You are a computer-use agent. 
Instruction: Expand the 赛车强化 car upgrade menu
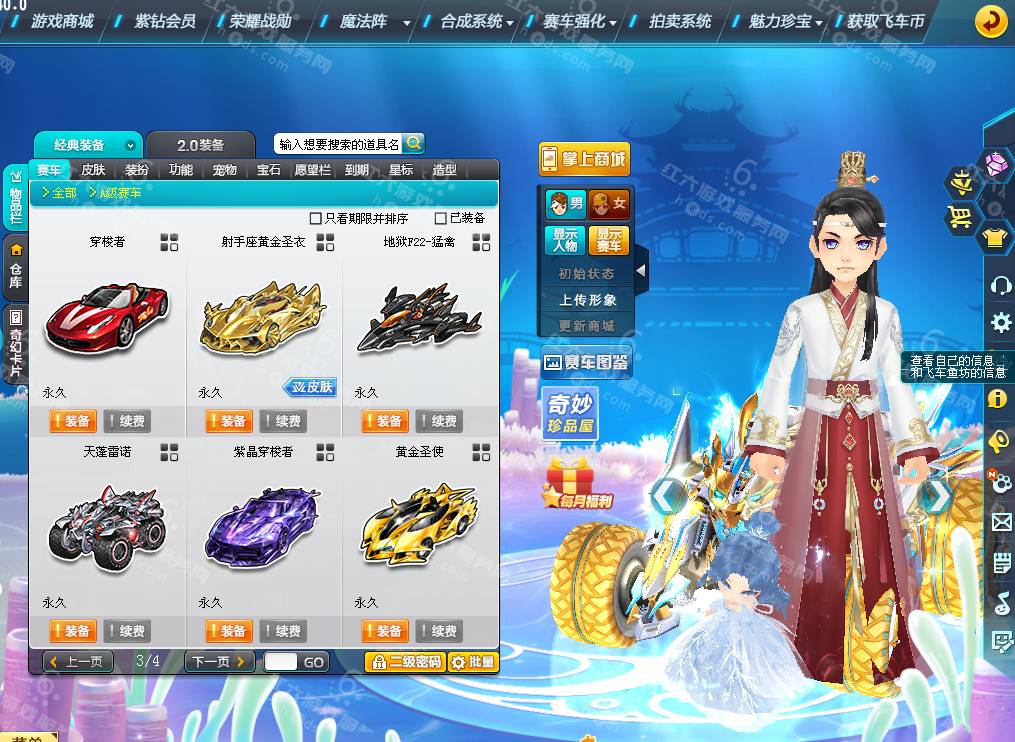(x=580, y=20)
